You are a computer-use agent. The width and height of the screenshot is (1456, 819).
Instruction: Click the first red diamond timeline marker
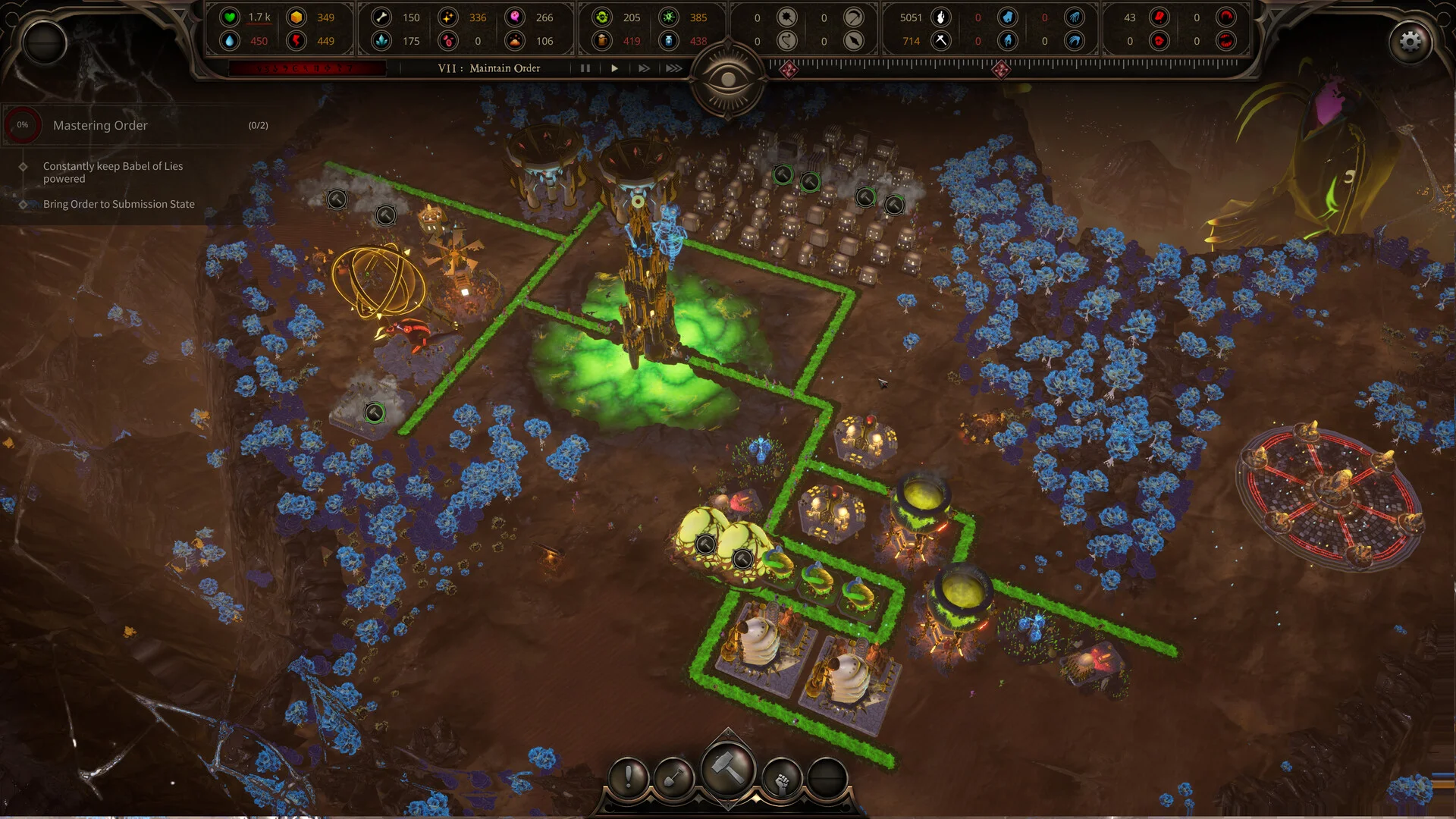(789, 70)
